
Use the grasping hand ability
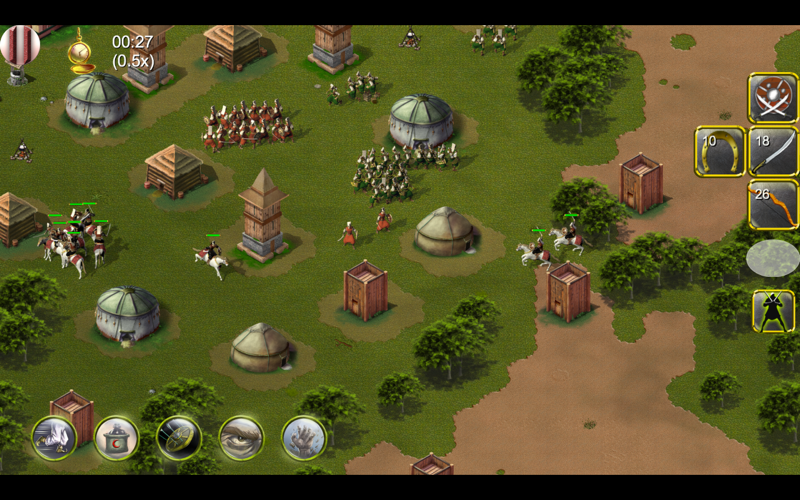coord(304,437)
